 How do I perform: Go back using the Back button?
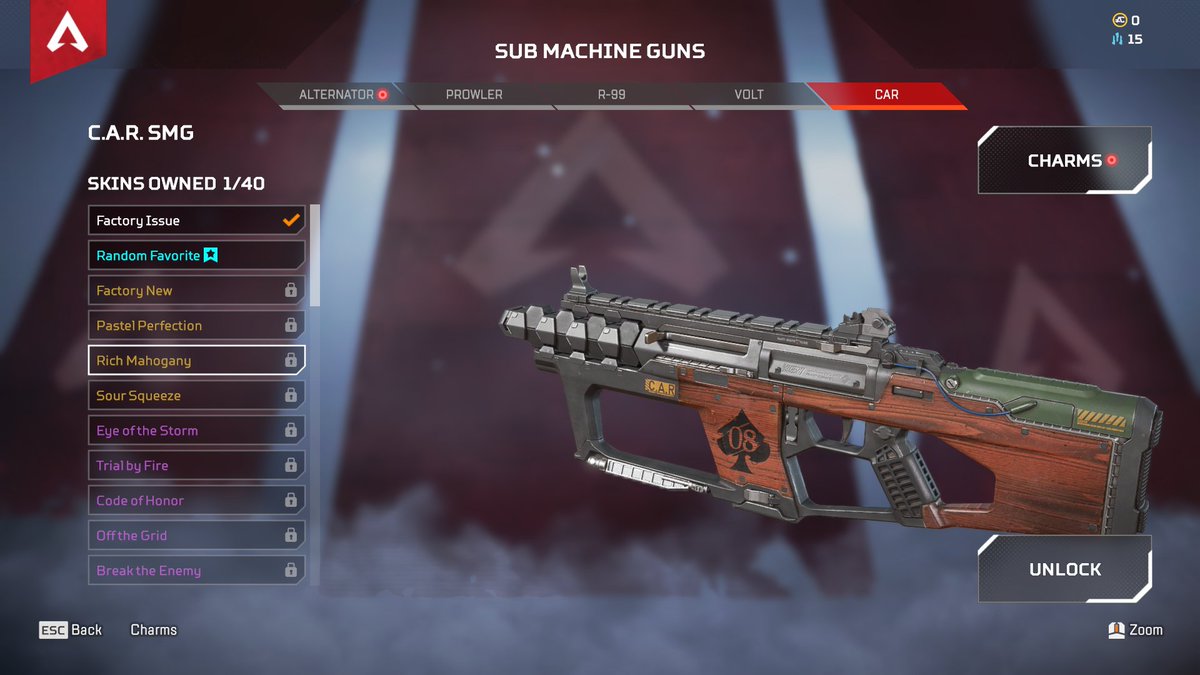click(71, 630)
